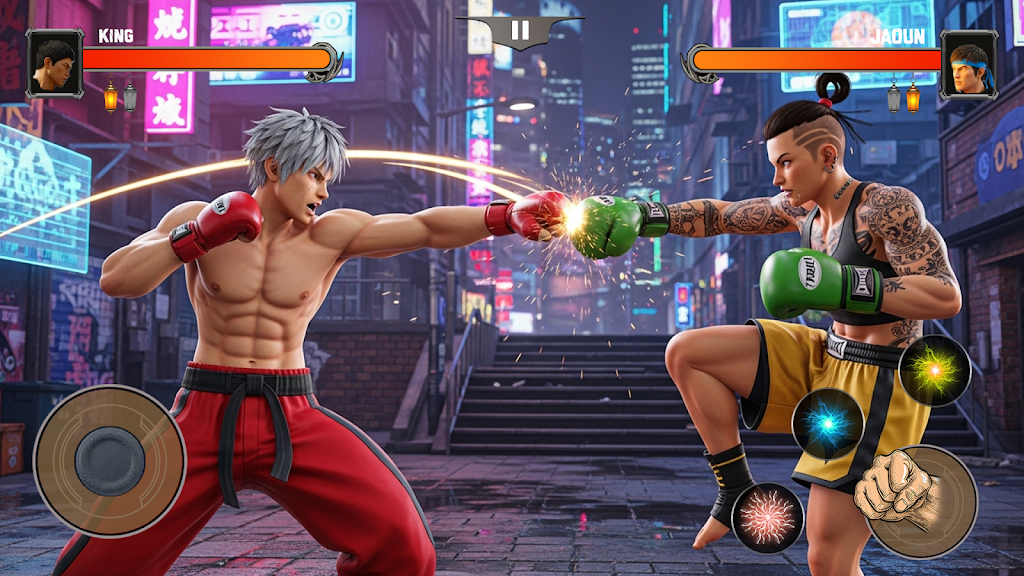Viewport: 1024px width, 576px height.
Task: Trigger the red spark skill
Action: (767, 518)
